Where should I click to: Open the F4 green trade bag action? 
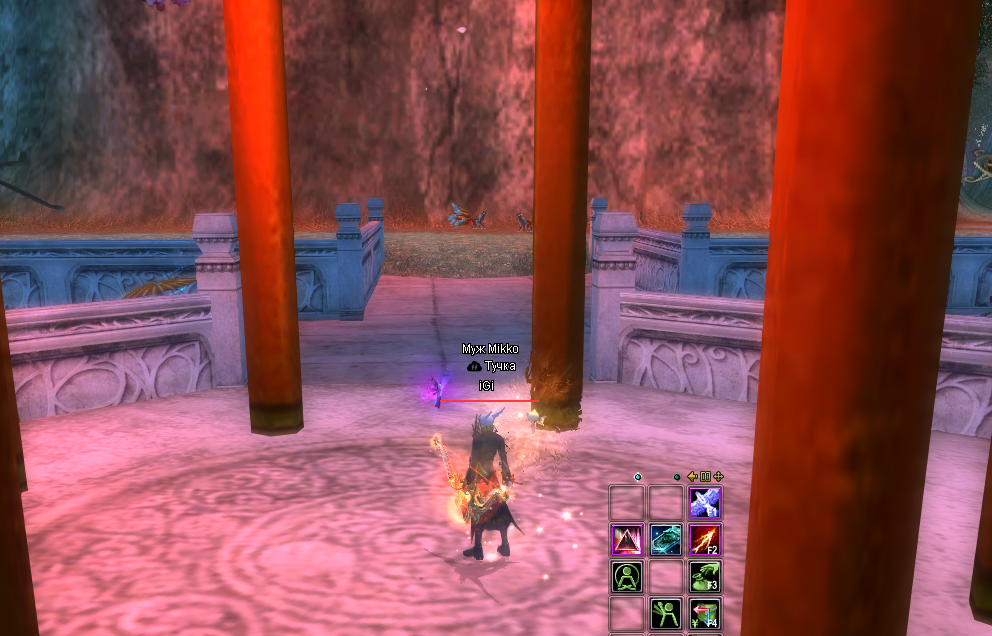705,614
